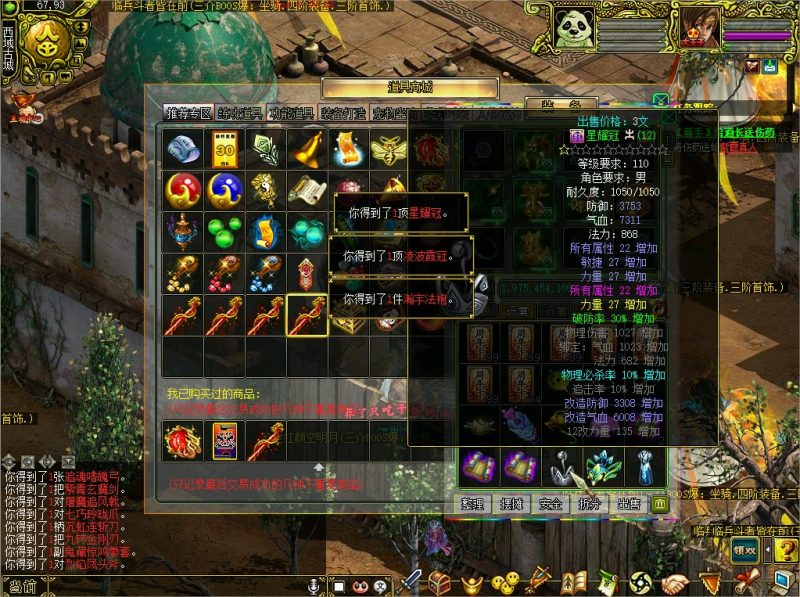Switch to the 推荐专区 shop tab

189,113
